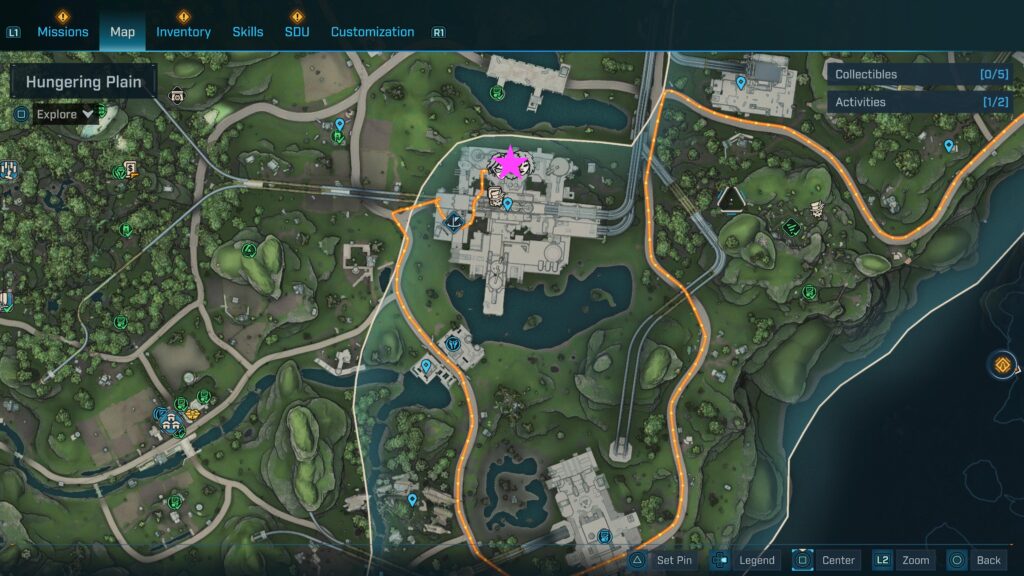
Task: Select the Map tab
Action: pyautogui.click(x=122, y=32)
